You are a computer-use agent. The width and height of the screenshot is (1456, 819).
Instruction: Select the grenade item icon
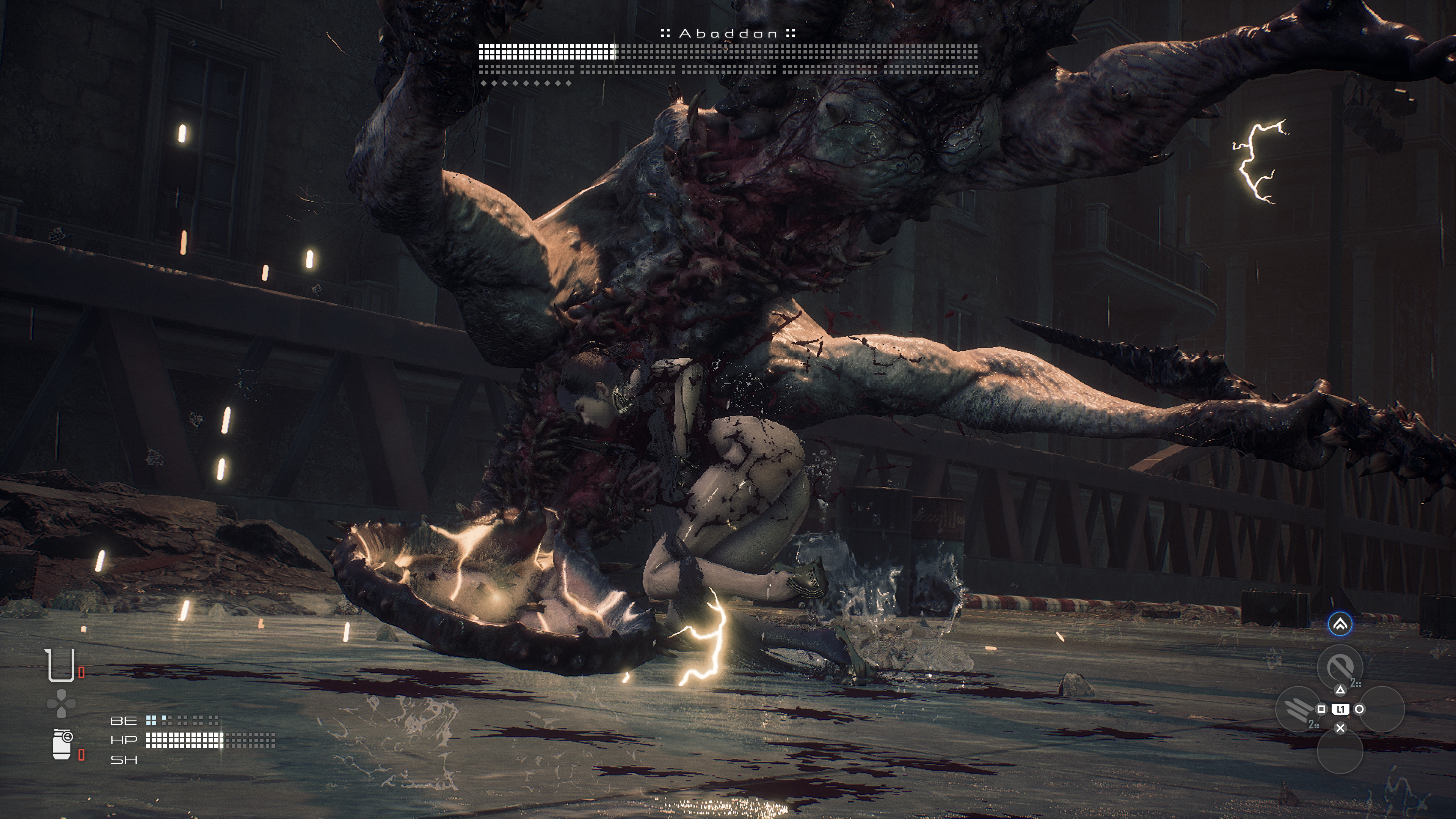[x=61, y=744]
